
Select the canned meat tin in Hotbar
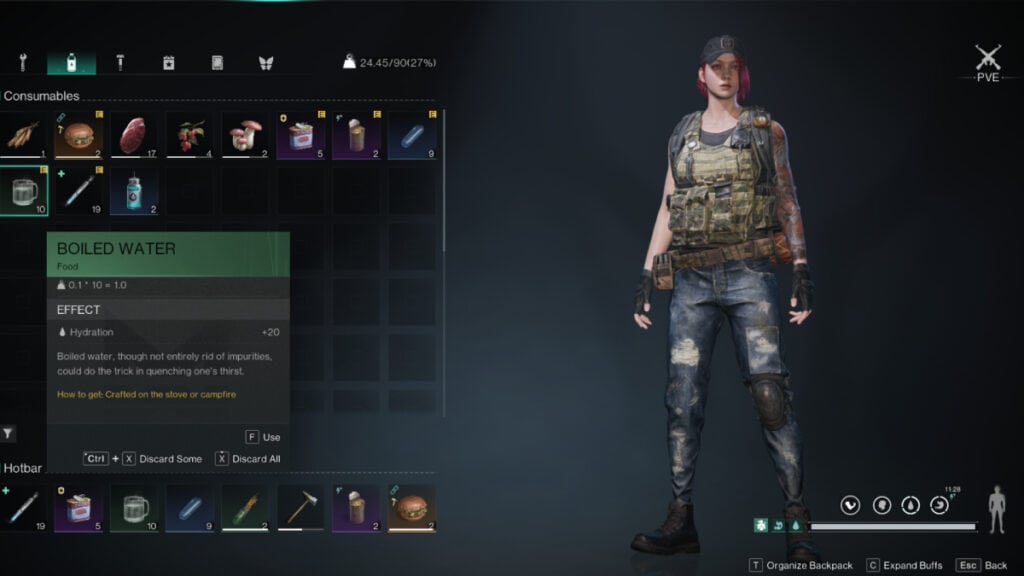click(x=78, y=508)
